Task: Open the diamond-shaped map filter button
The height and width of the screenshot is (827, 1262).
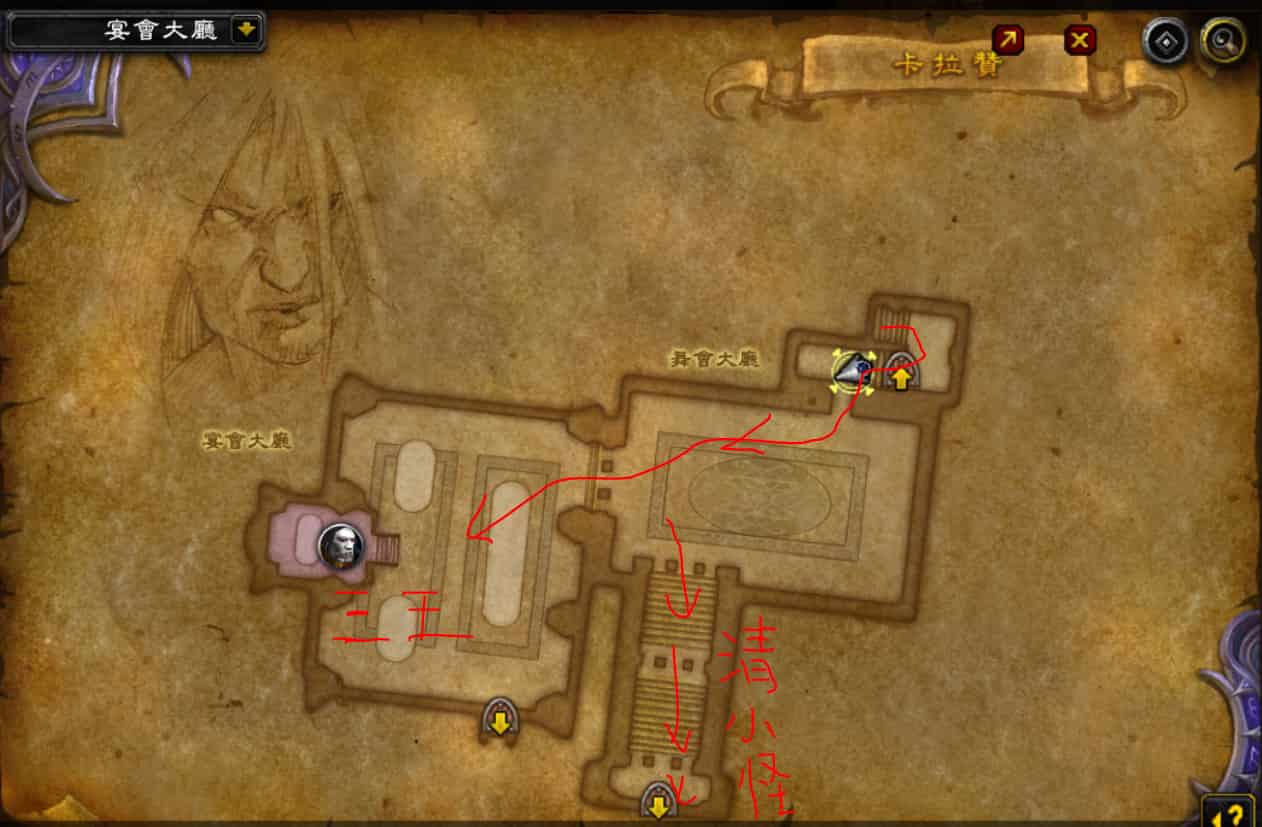Action: pos(1166,41)
